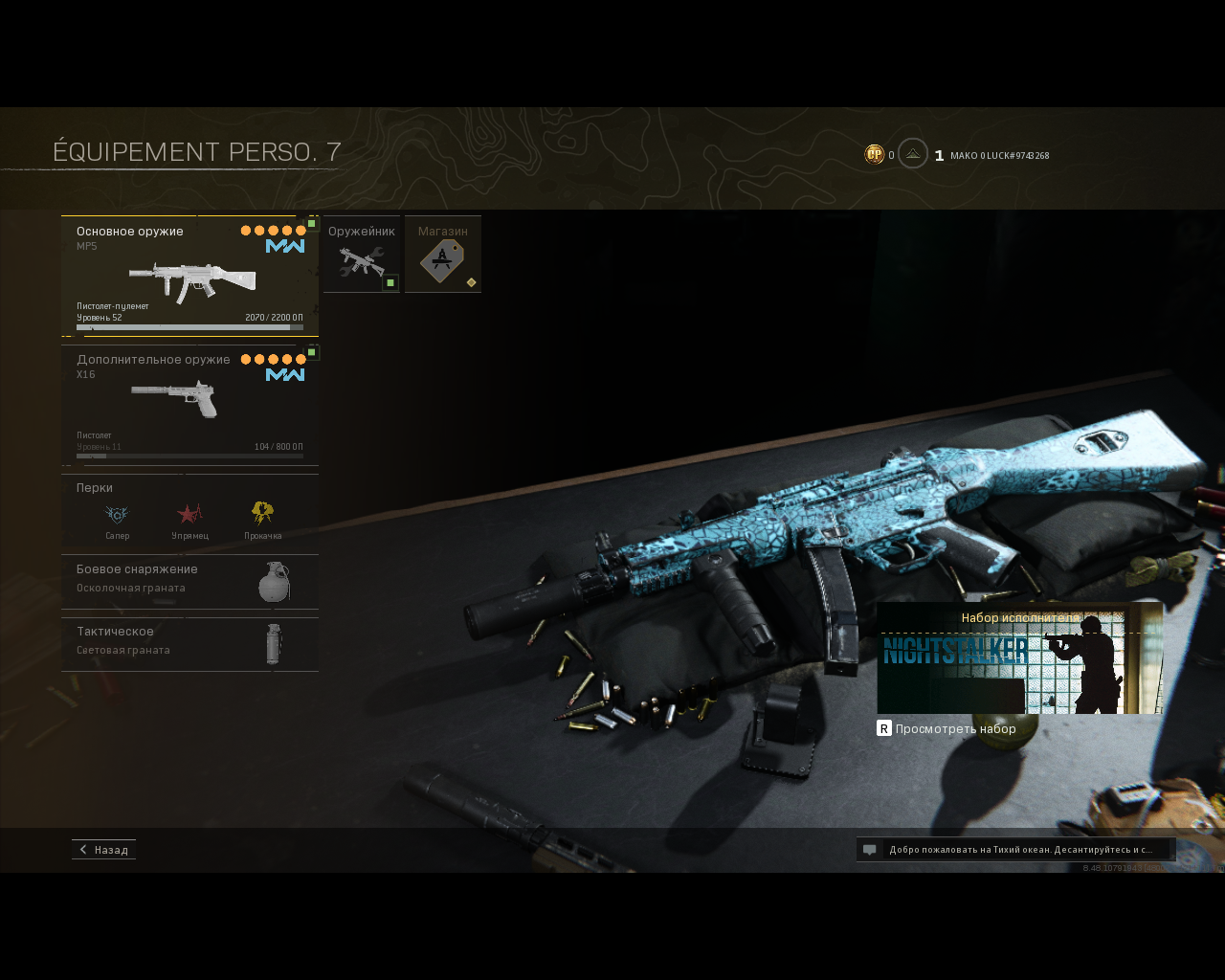Choose the Сапер perk icon
The image size is (1225, 980).
[x=117, y=515]
